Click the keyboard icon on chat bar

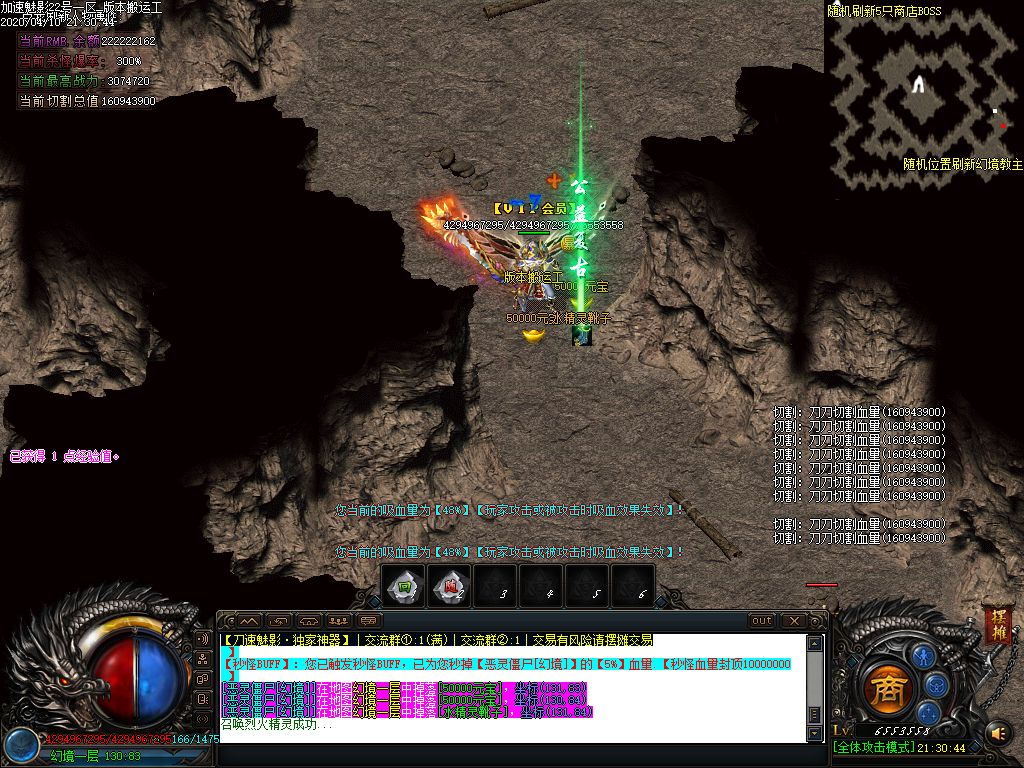[x=369, y=621]
